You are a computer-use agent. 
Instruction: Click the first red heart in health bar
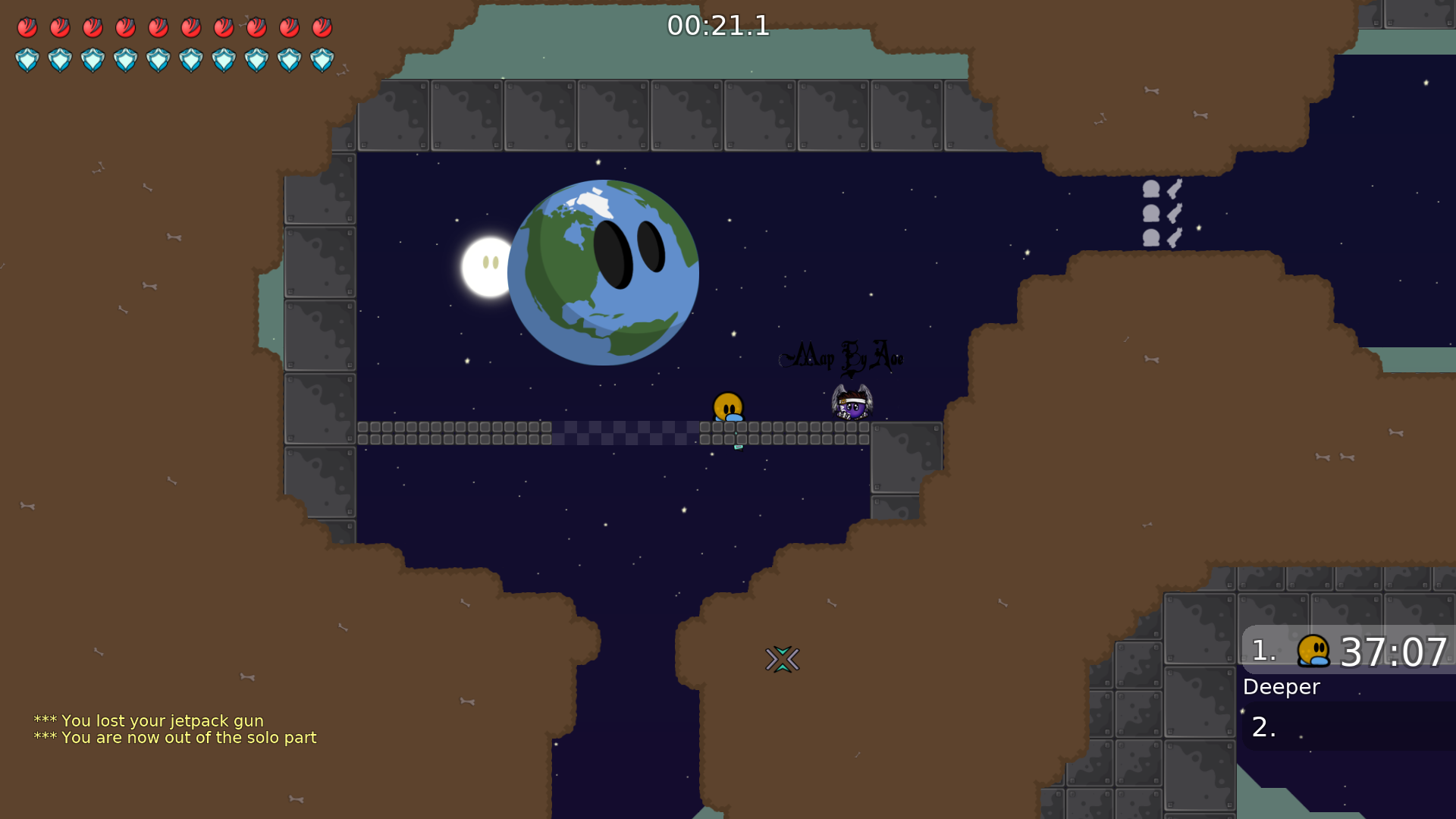pos(27,27)
